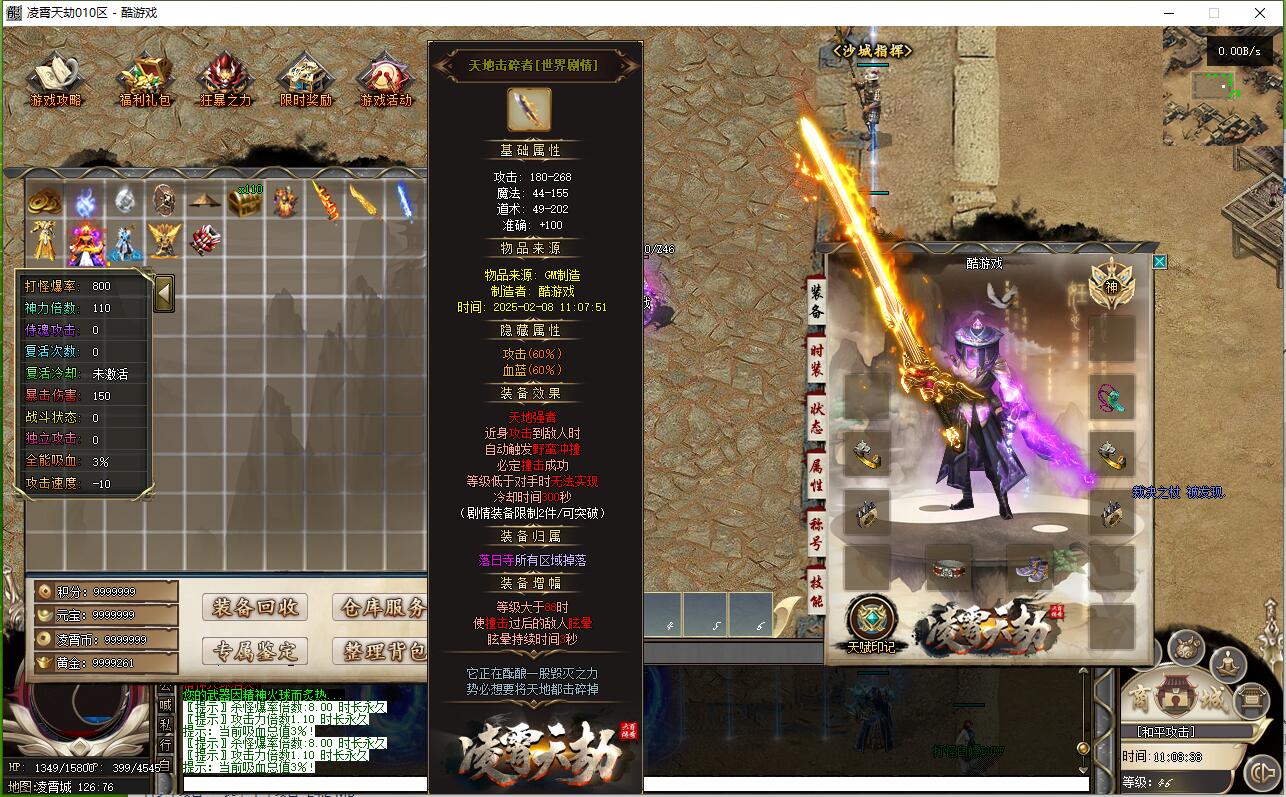1286x797 pixels.
Task: Sort the bag with 整理背包
Action: pos(383,651)
